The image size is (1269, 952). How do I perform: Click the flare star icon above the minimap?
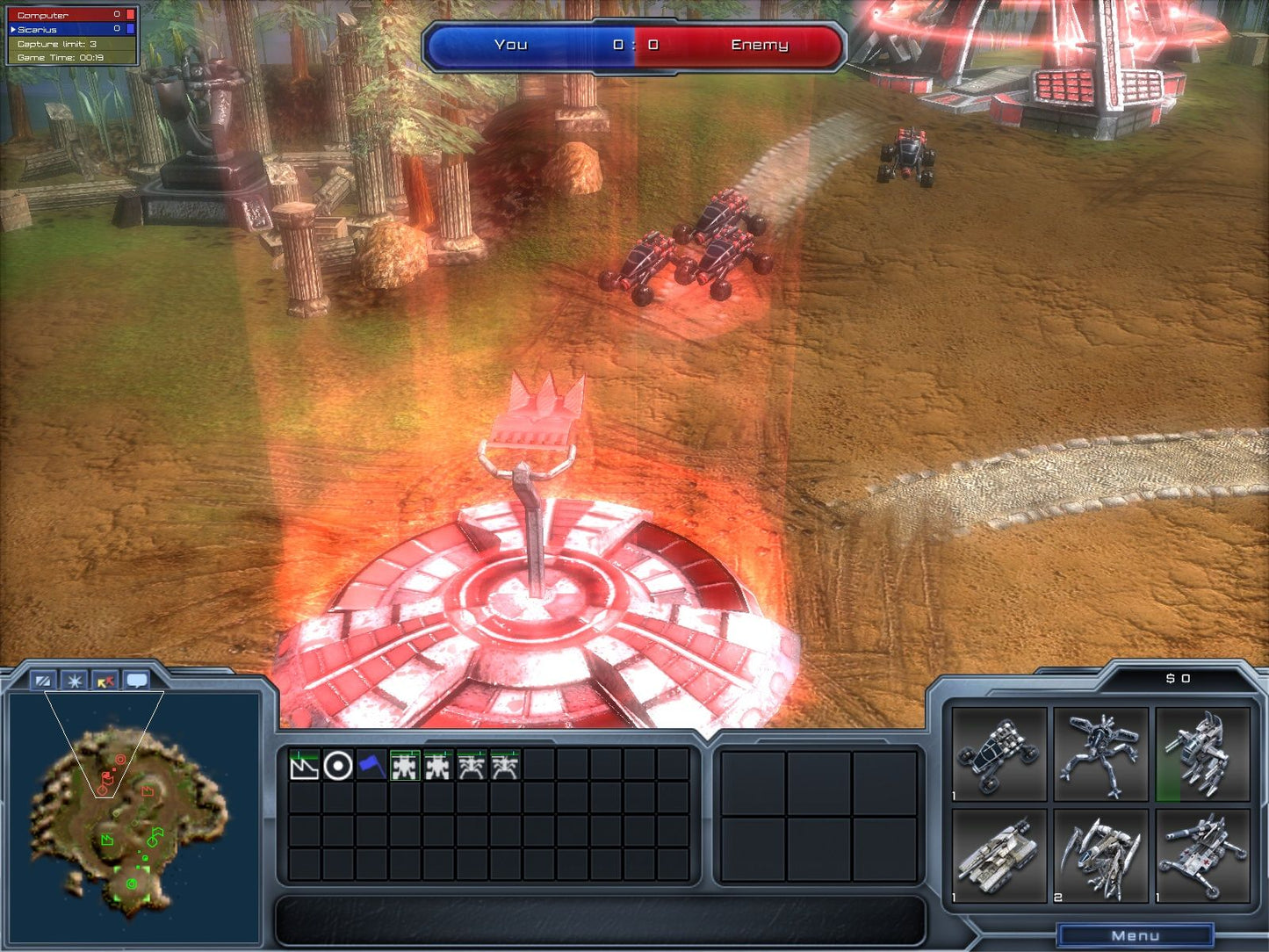coord(74,679)
